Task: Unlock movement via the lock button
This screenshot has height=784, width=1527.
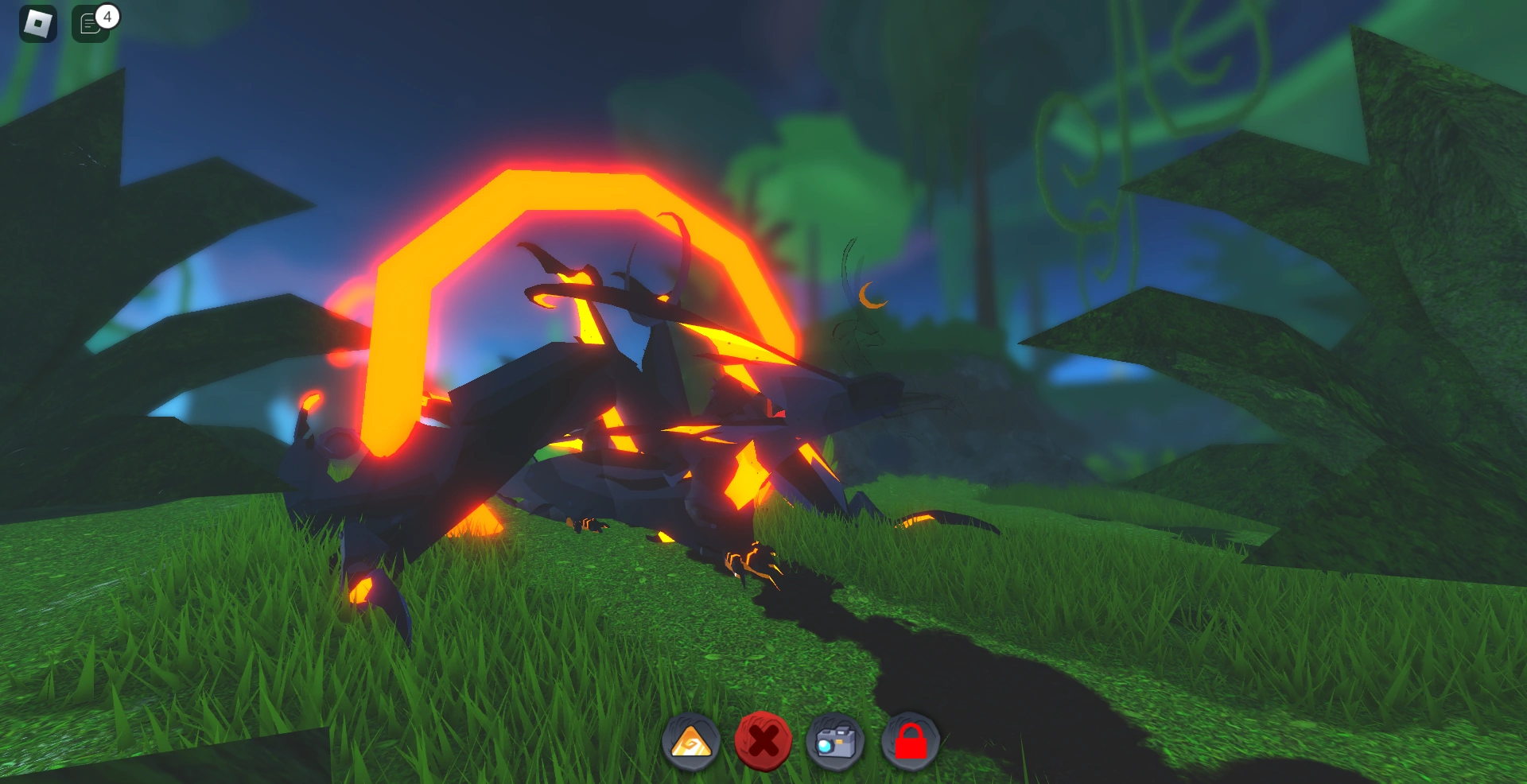Action: coord(909,740)
